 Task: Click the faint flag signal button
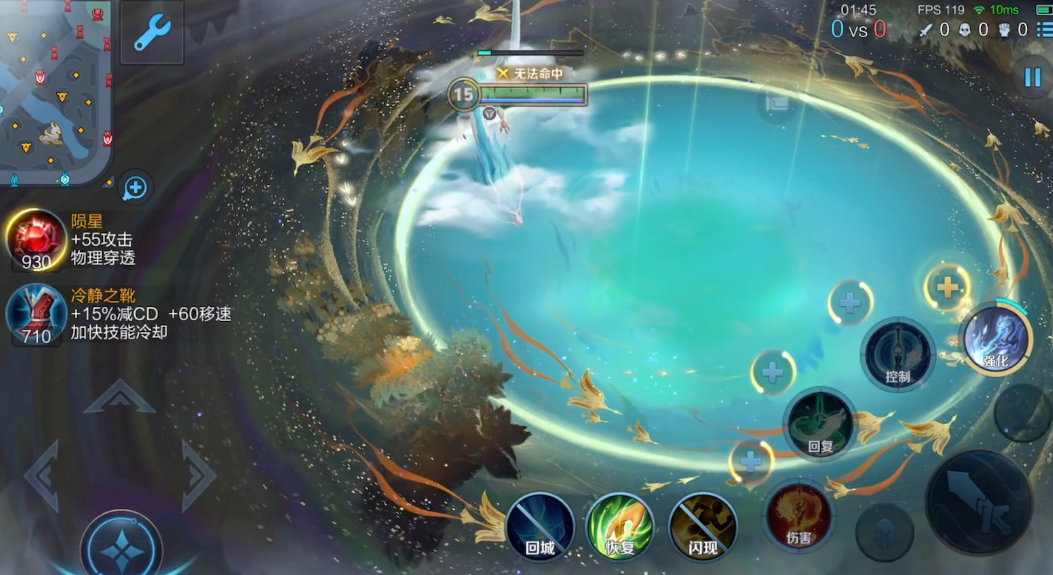coord(777,102)
